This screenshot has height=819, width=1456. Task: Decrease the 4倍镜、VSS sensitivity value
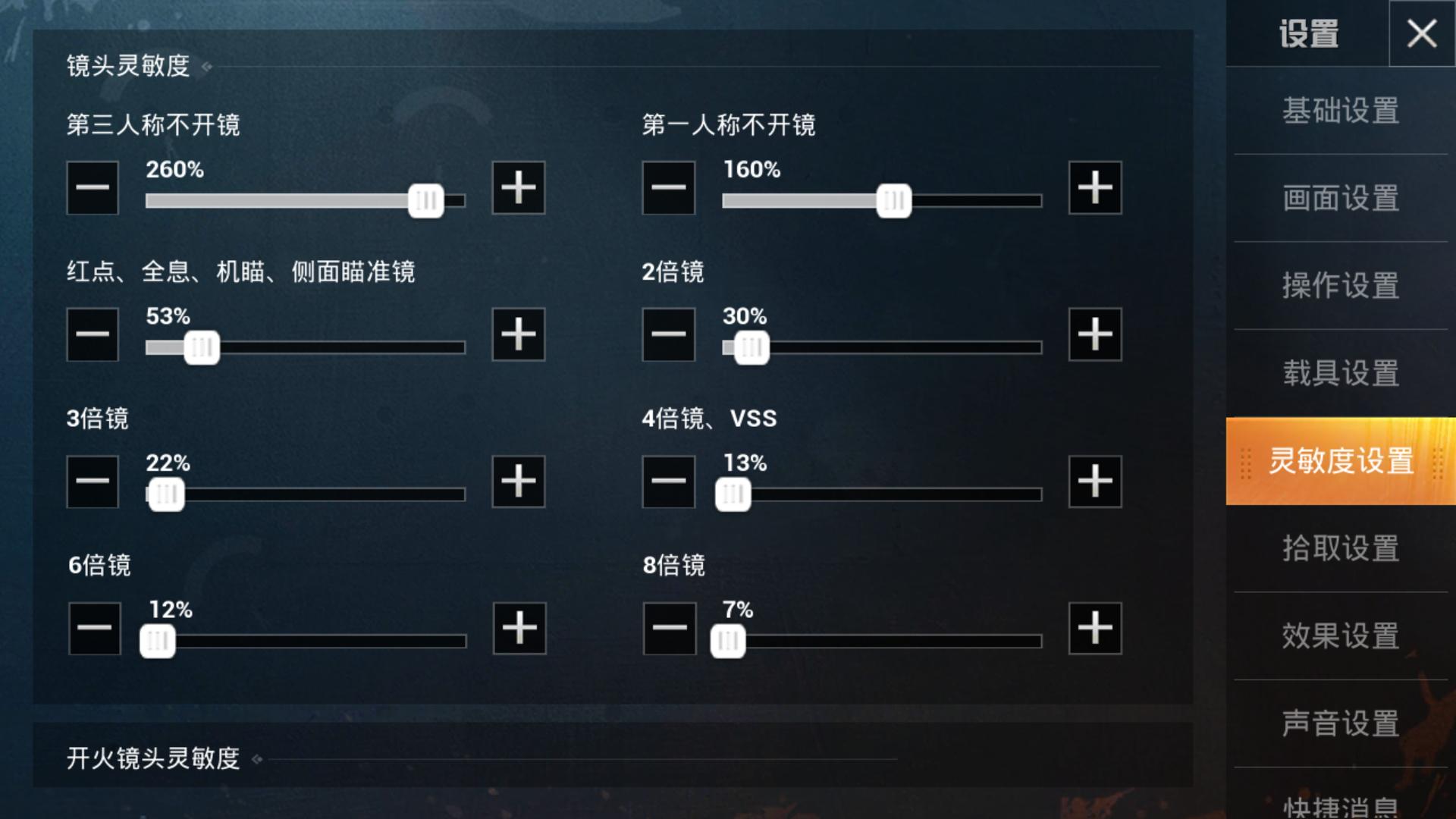coord(669,482)
